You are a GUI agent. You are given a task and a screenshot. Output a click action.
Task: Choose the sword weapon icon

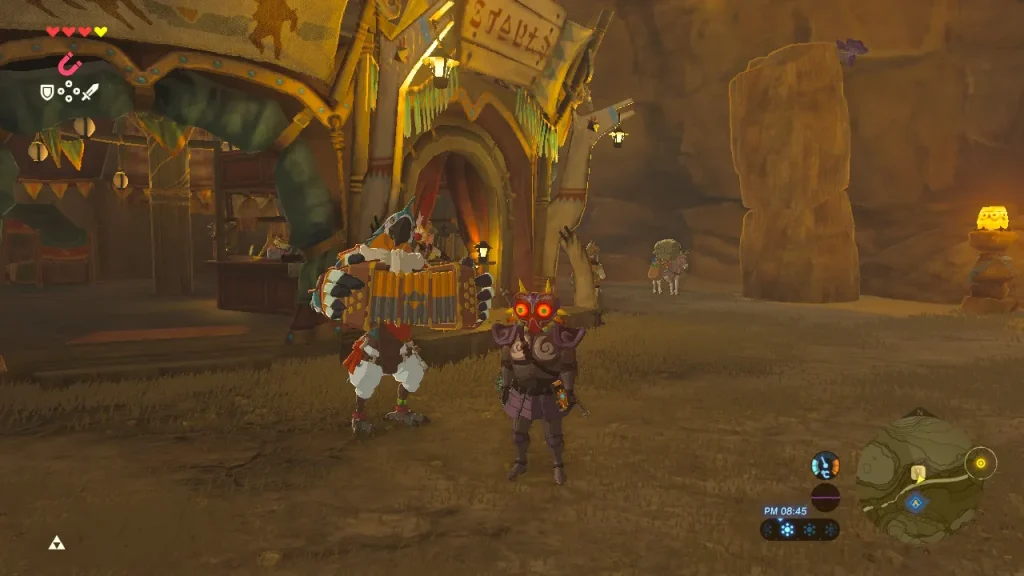(90, 92)
